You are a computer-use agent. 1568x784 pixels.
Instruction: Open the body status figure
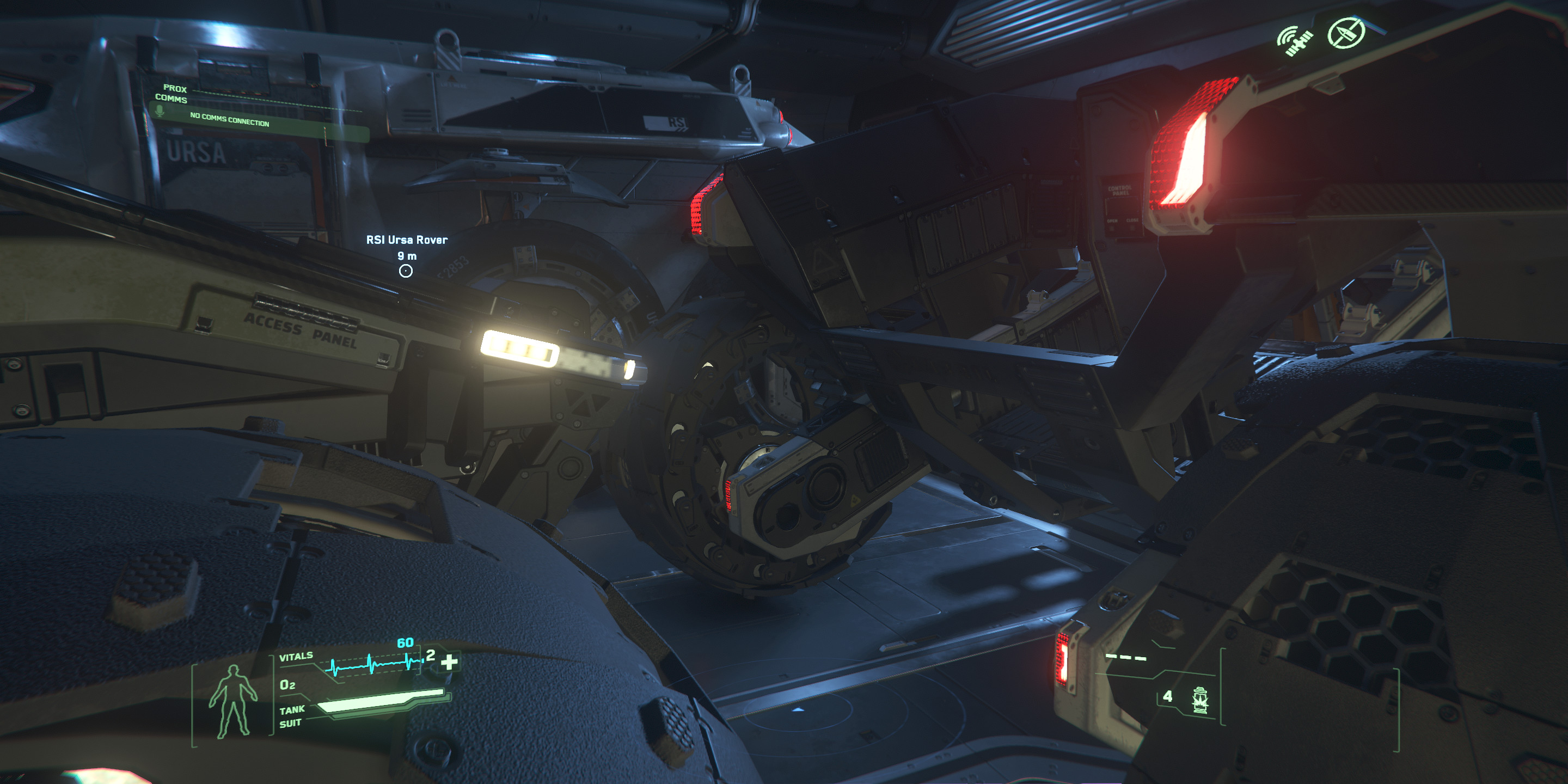232,702
